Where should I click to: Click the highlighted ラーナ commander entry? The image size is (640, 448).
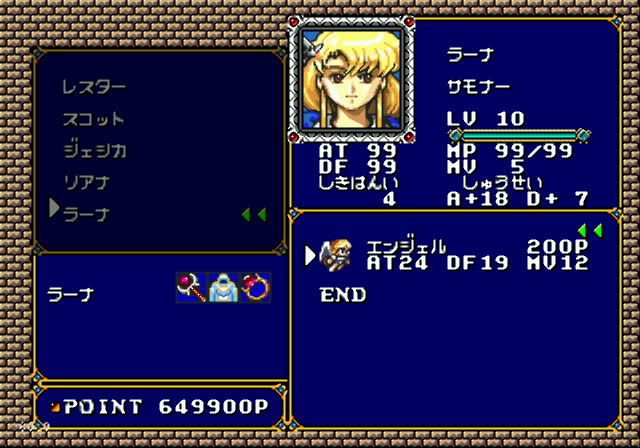(x=86, y=214)
